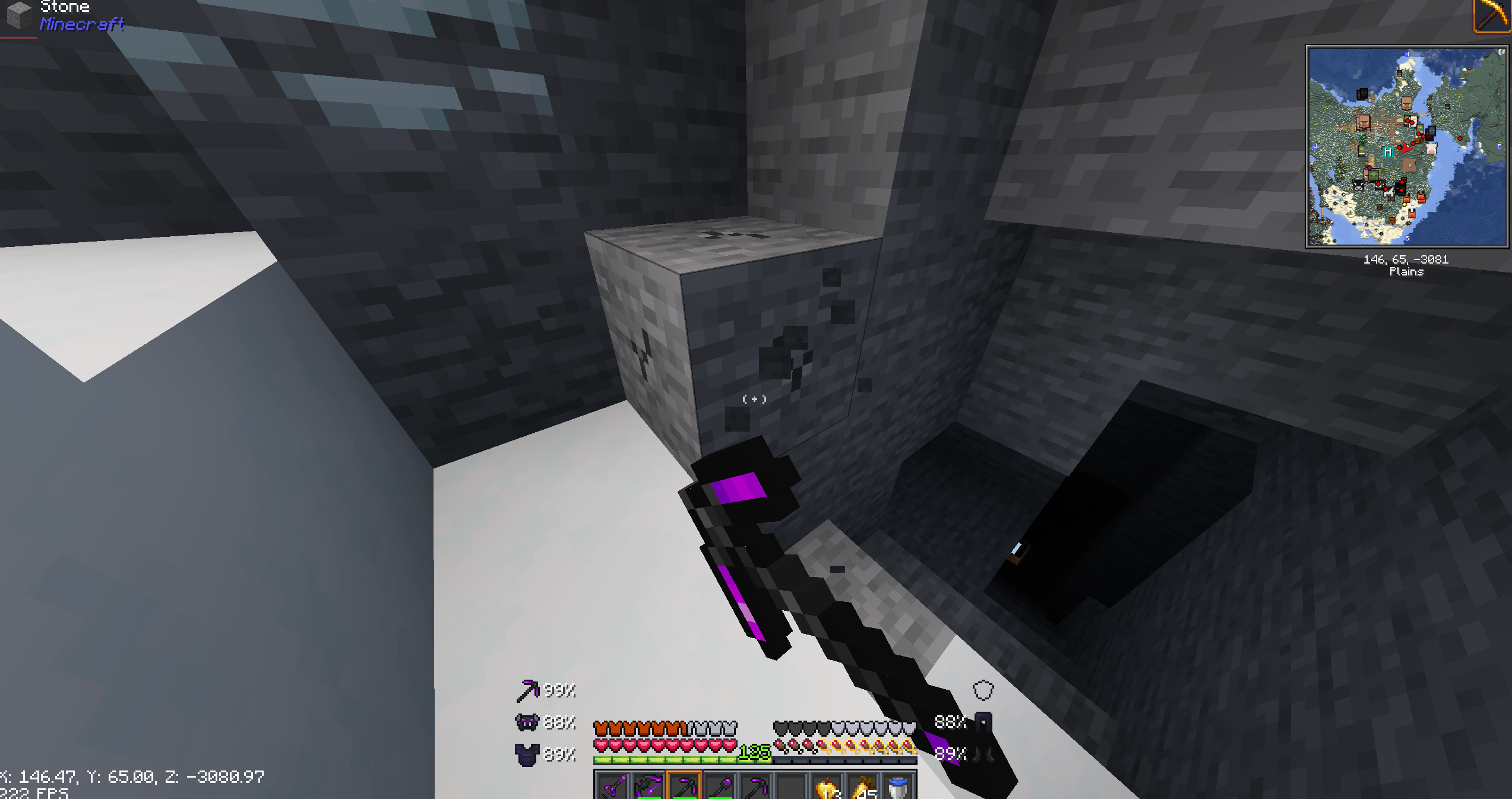This screenshot has height=799, width=1512.
Task: Click the pickaxe durability icon showing 99%
Action: 527,691
